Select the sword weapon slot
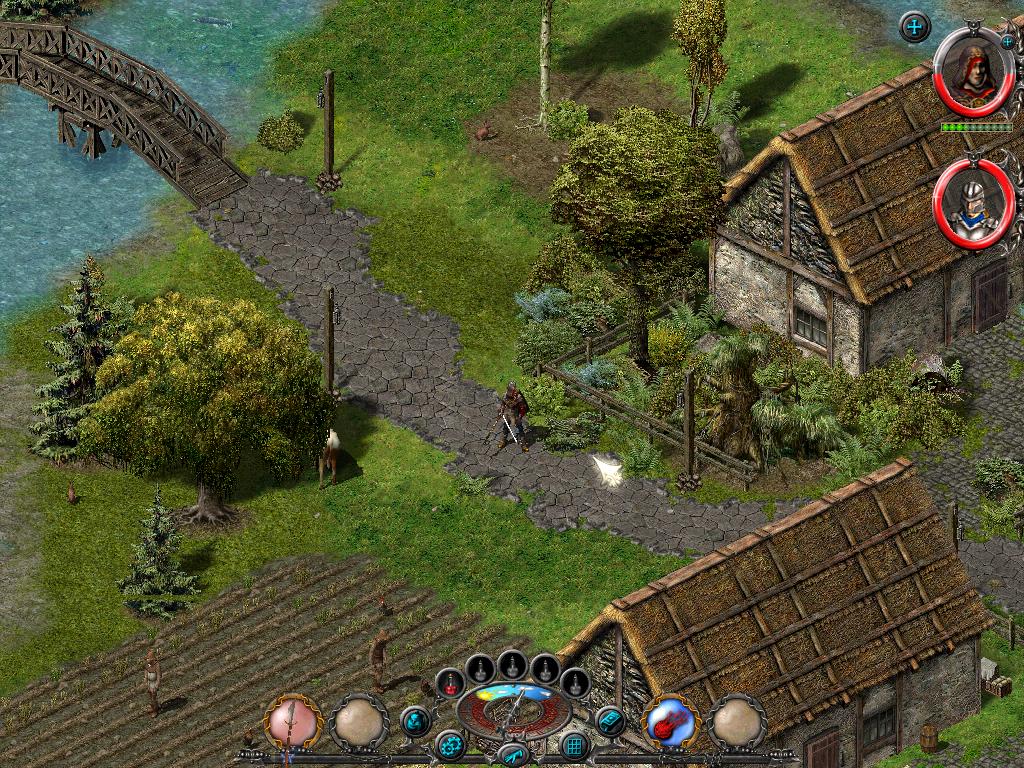 click(291, 721)
